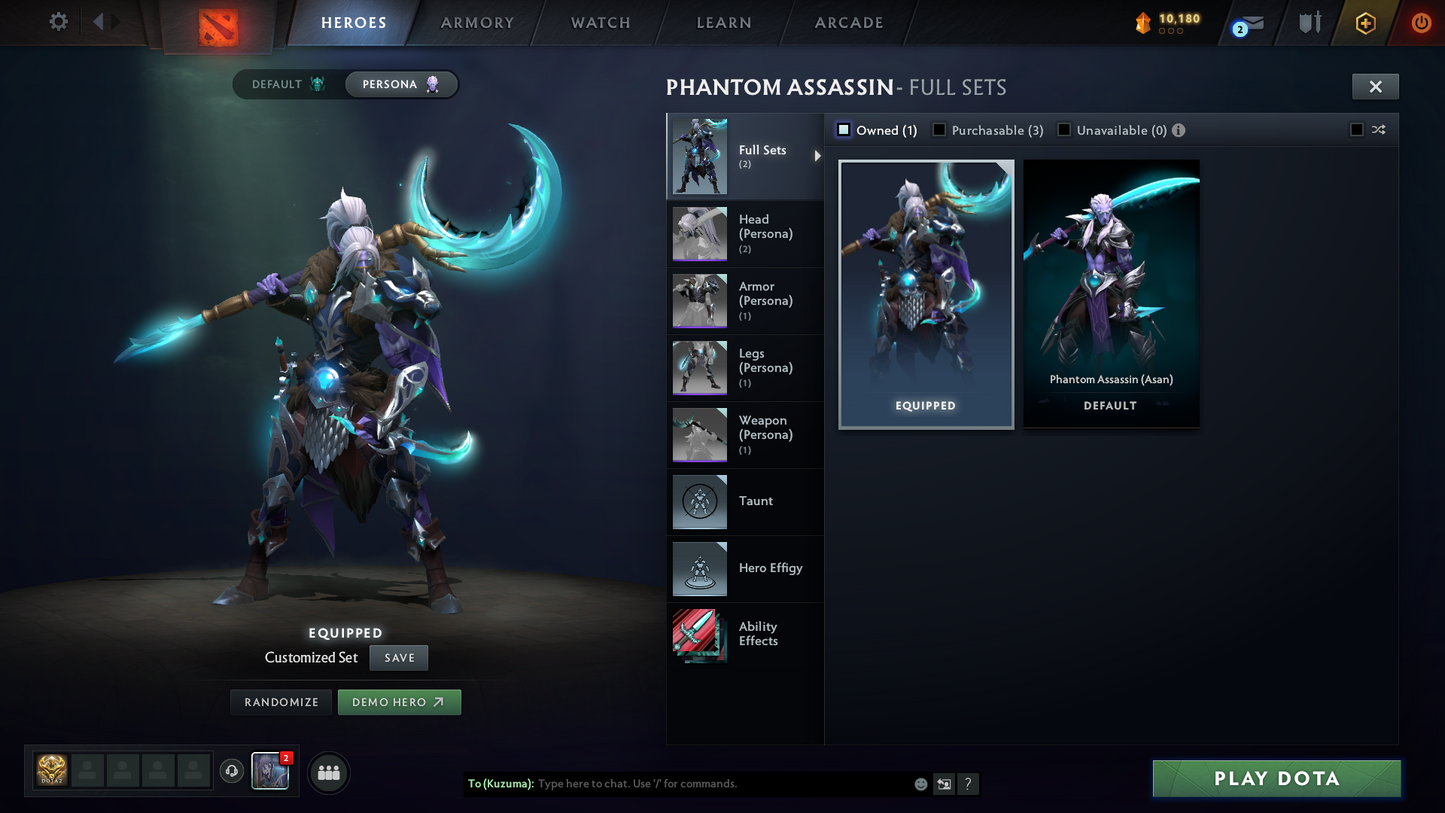Select the Hero Effigy slot icon
The height and width of the screenshot is (813, 1445).
point(699,569)
